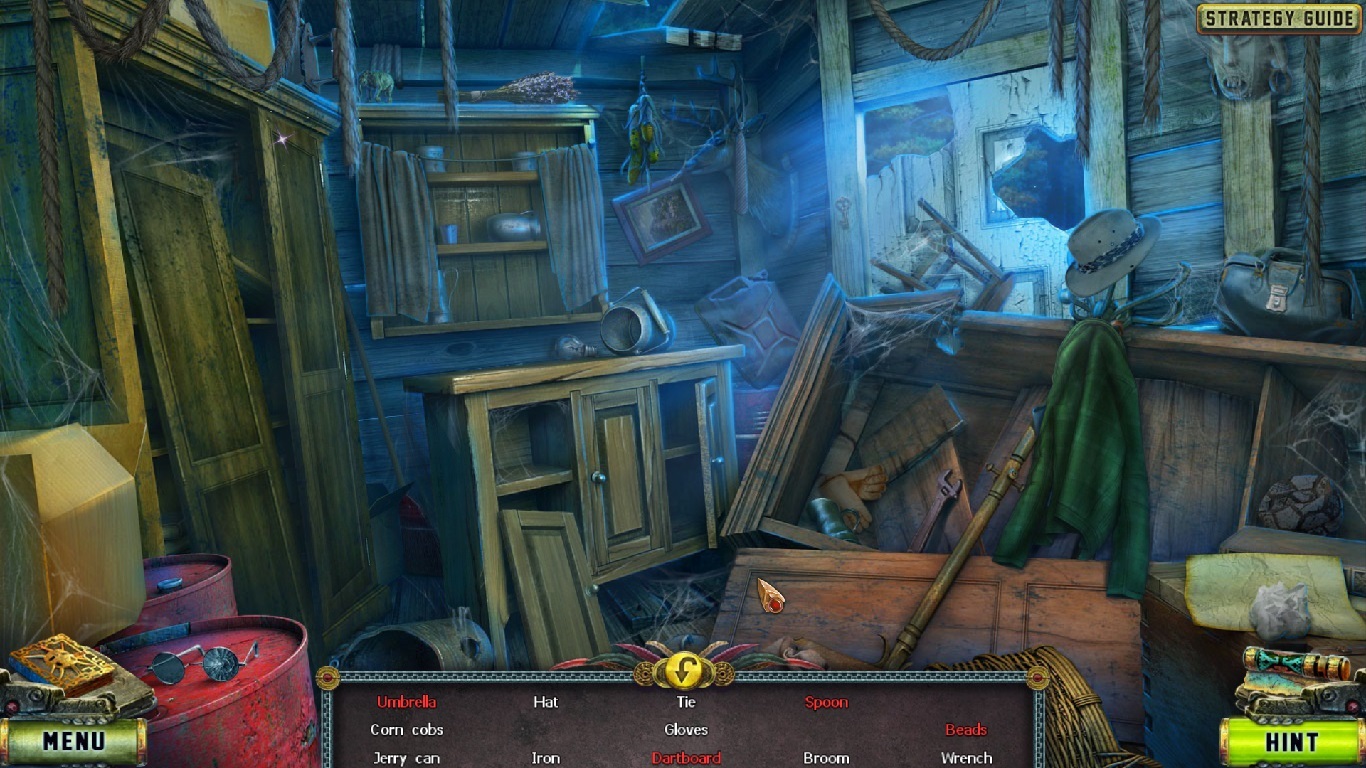Select "Dartboard" in the word list

pos(686,758)
